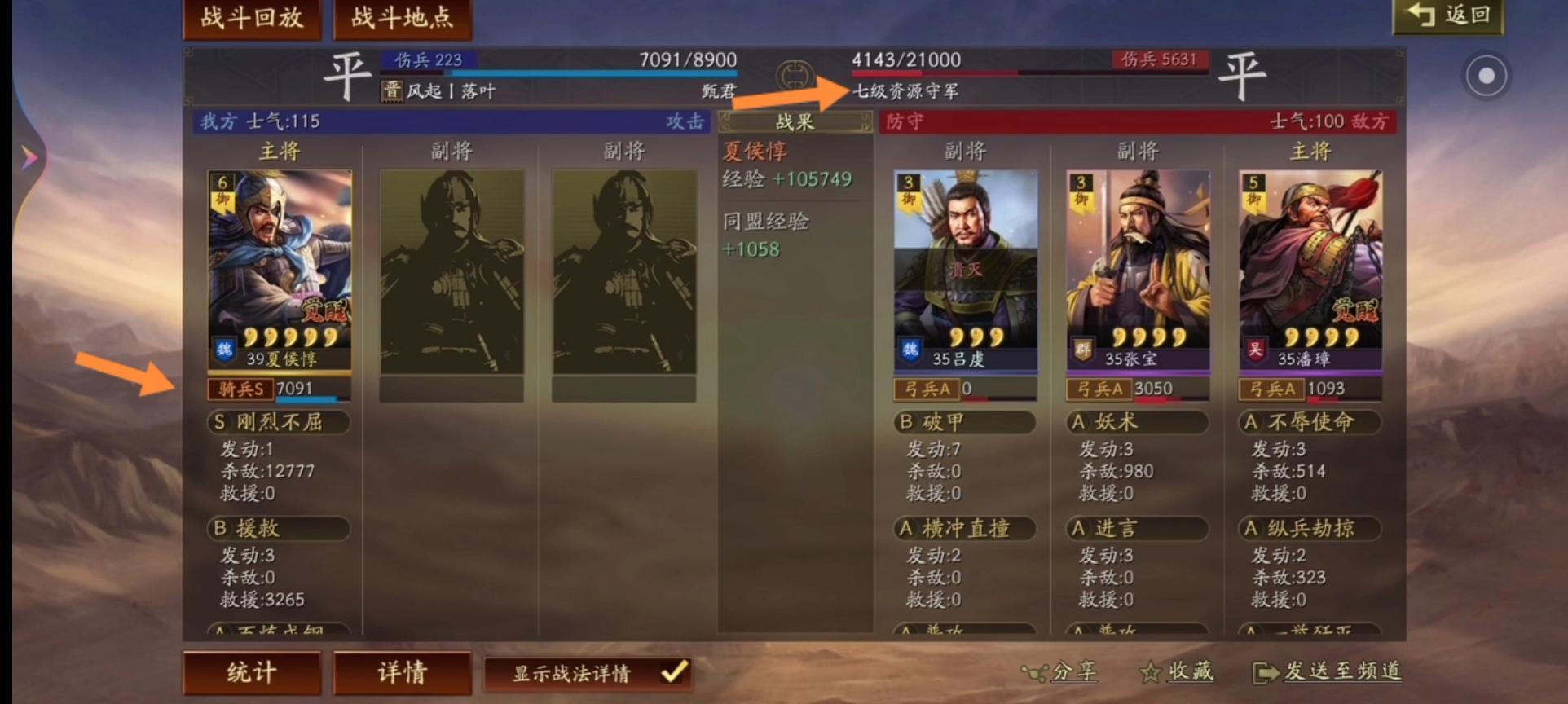Click the favorite star (收藏) icon
Image resolution: width=1568 pixels, height=704 pixels.
[1150, 671]
